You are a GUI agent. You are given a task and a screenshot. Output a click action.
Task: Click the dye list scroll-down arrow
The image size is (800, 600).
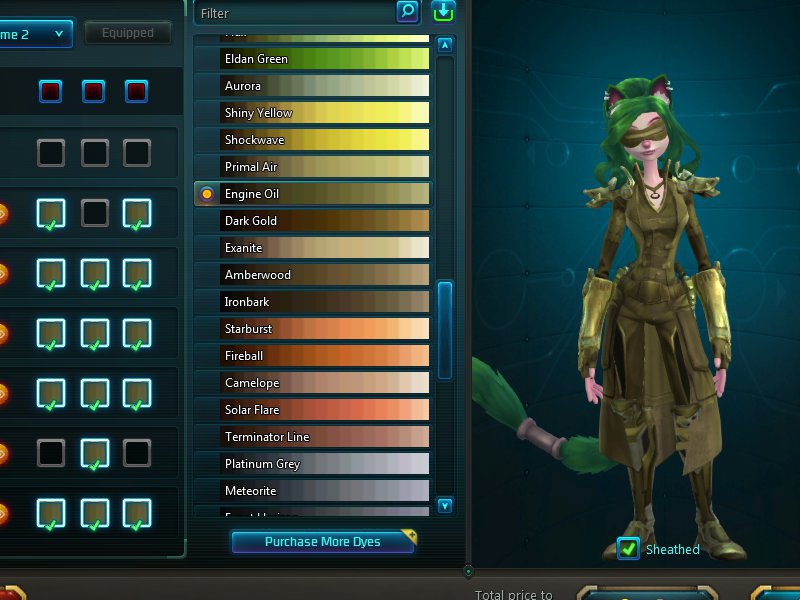click(445, 506)
